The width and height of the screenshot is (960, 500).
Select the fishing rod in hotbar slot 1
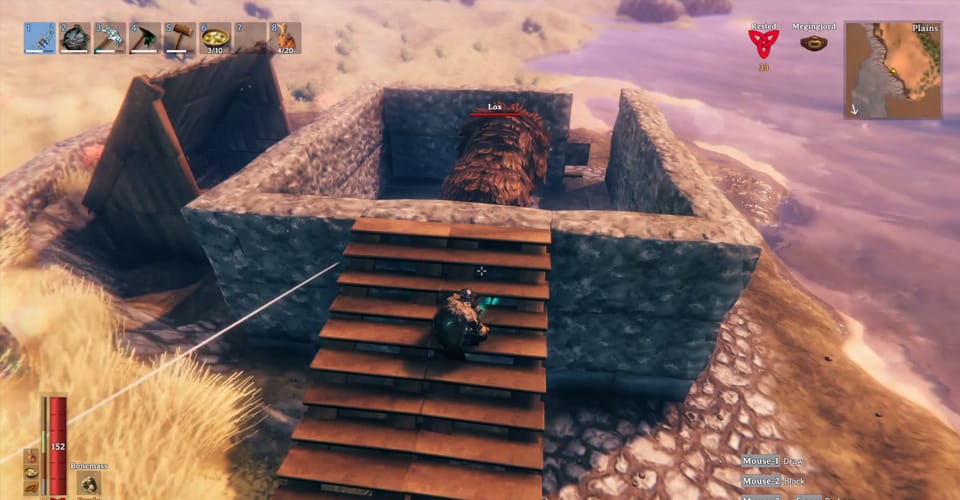[x=39, y=38]
